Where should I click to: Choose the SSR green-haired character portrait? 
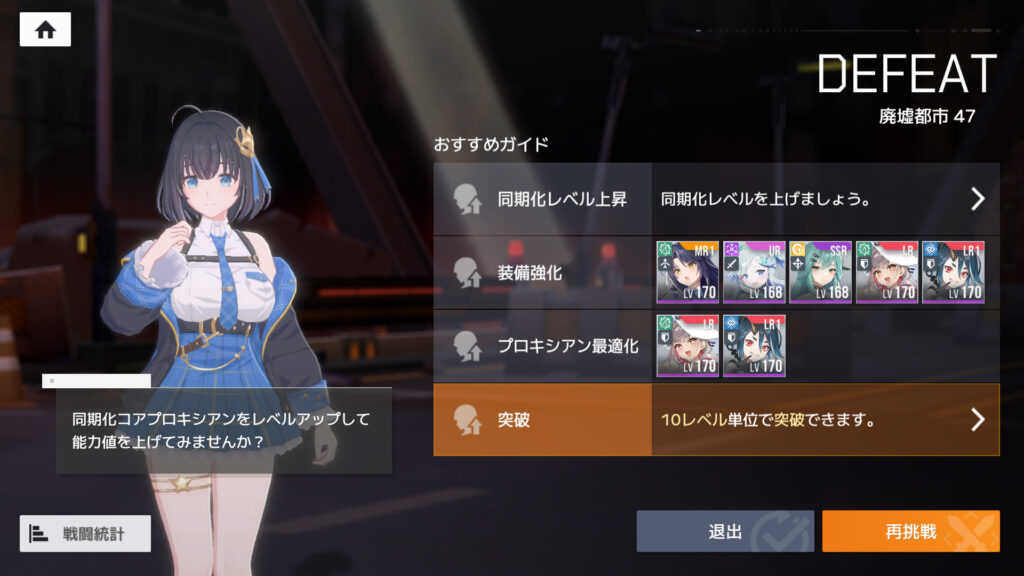coord(820,272)
